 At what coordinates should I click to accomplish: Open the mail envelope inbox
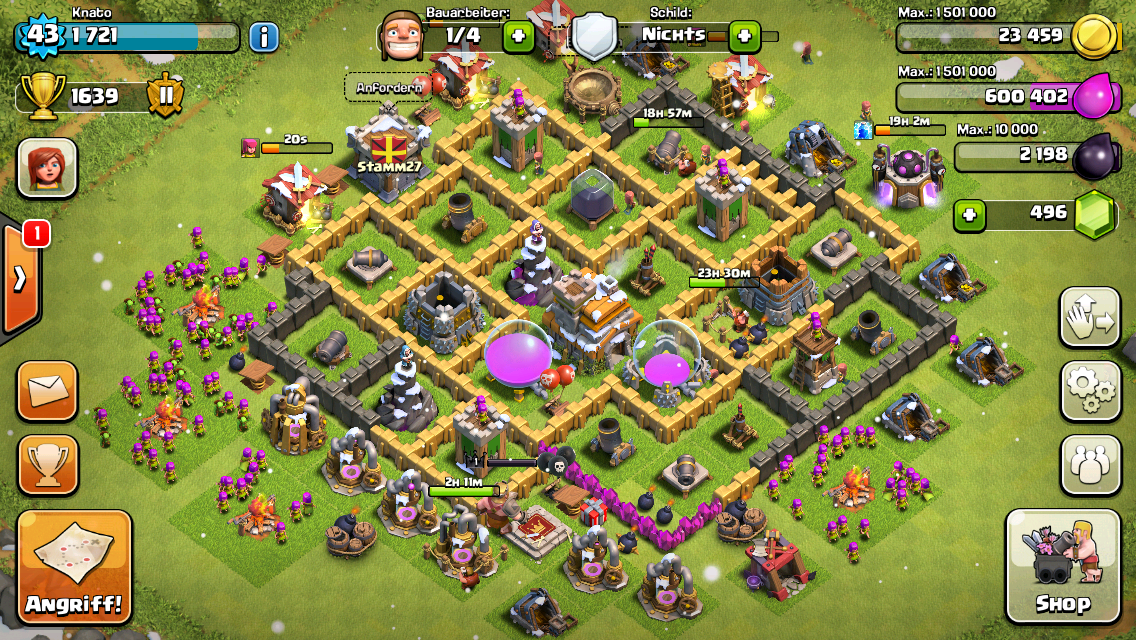[47, 390]
